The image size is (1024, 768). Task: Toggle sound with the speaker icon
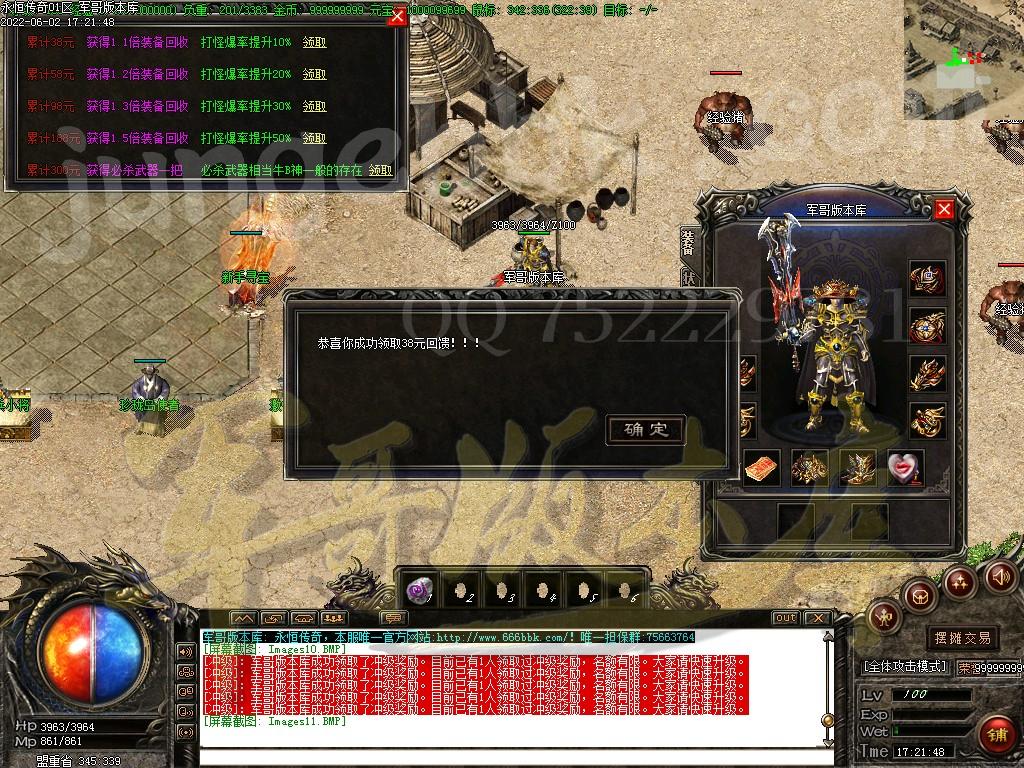[x=1000, y=576]
